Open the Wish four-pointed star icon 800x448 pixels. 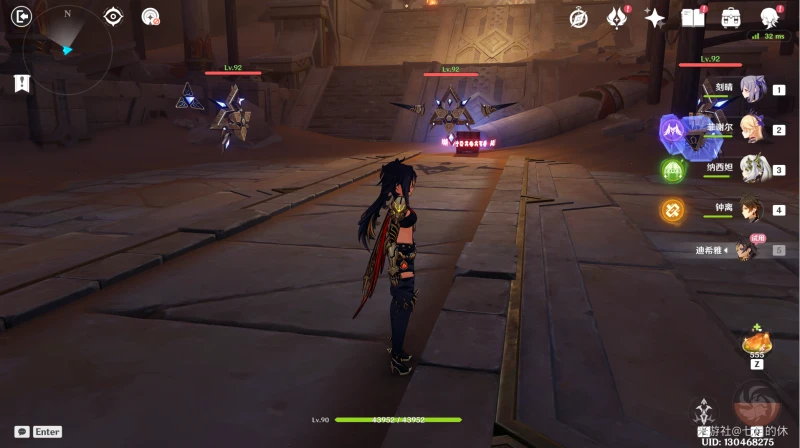pos(655,17)
